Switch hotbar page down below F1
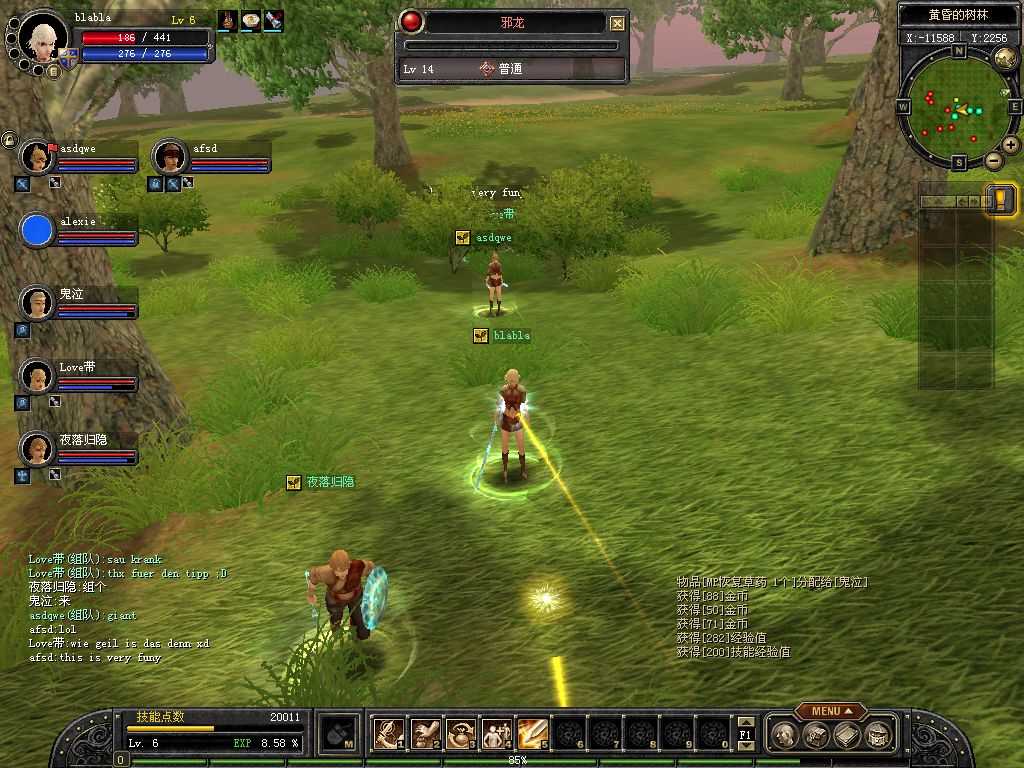1024x768 pixels. pyautogui.click(x=745, y=747)
